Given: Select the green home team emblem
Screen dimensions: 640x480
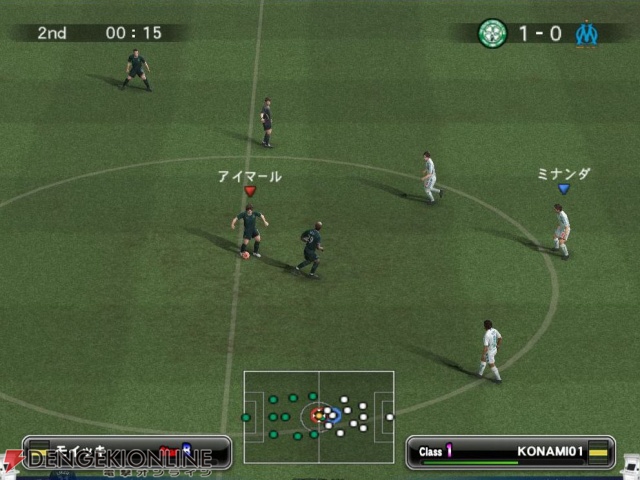Looking at the screenshot, I should pyautogui.click(x=493, y=33).
